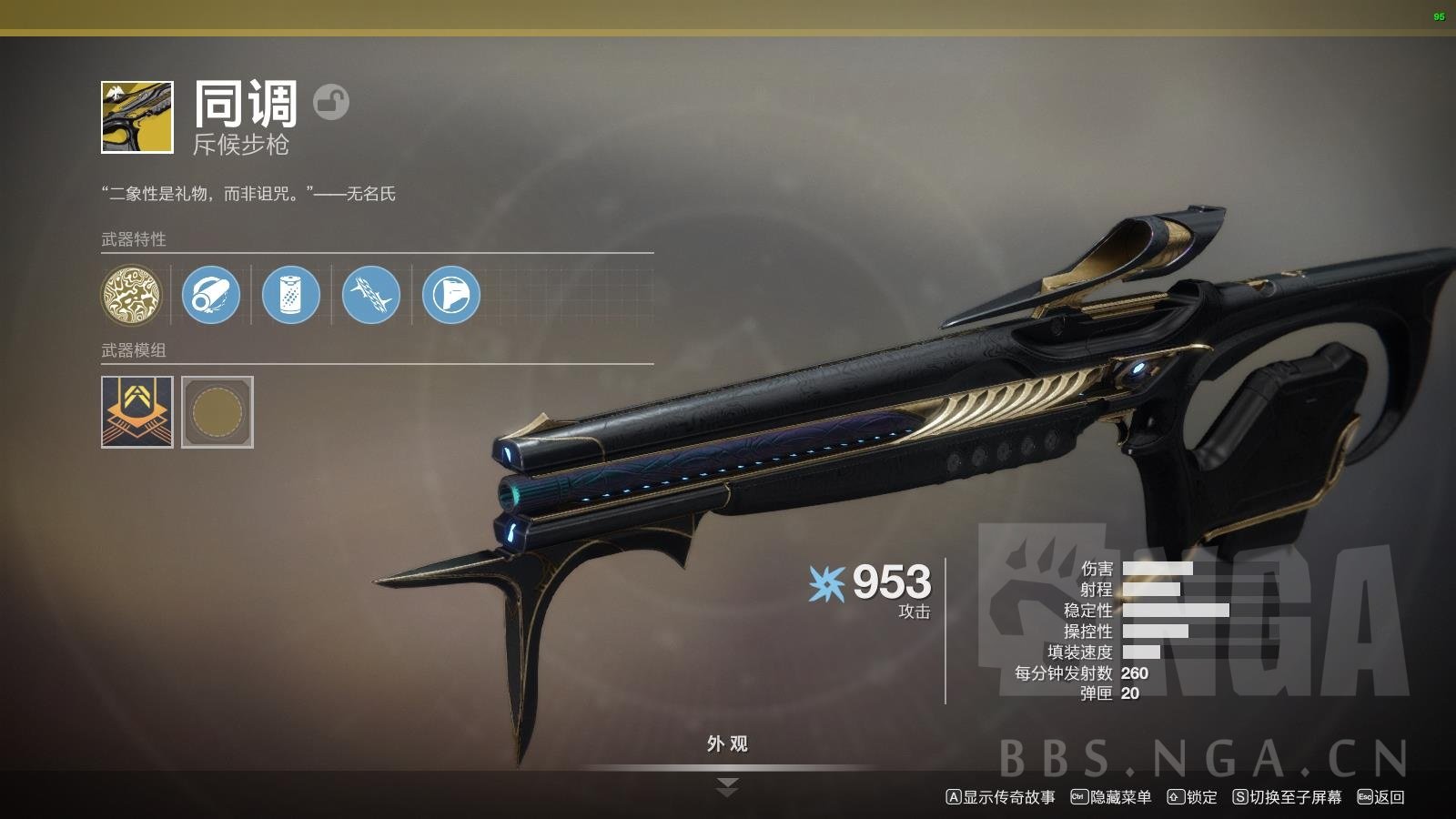Show the weapon lore via 显示传奇故事
The height and width of the screenshot is (819, 1456).
coord(1001,797)
